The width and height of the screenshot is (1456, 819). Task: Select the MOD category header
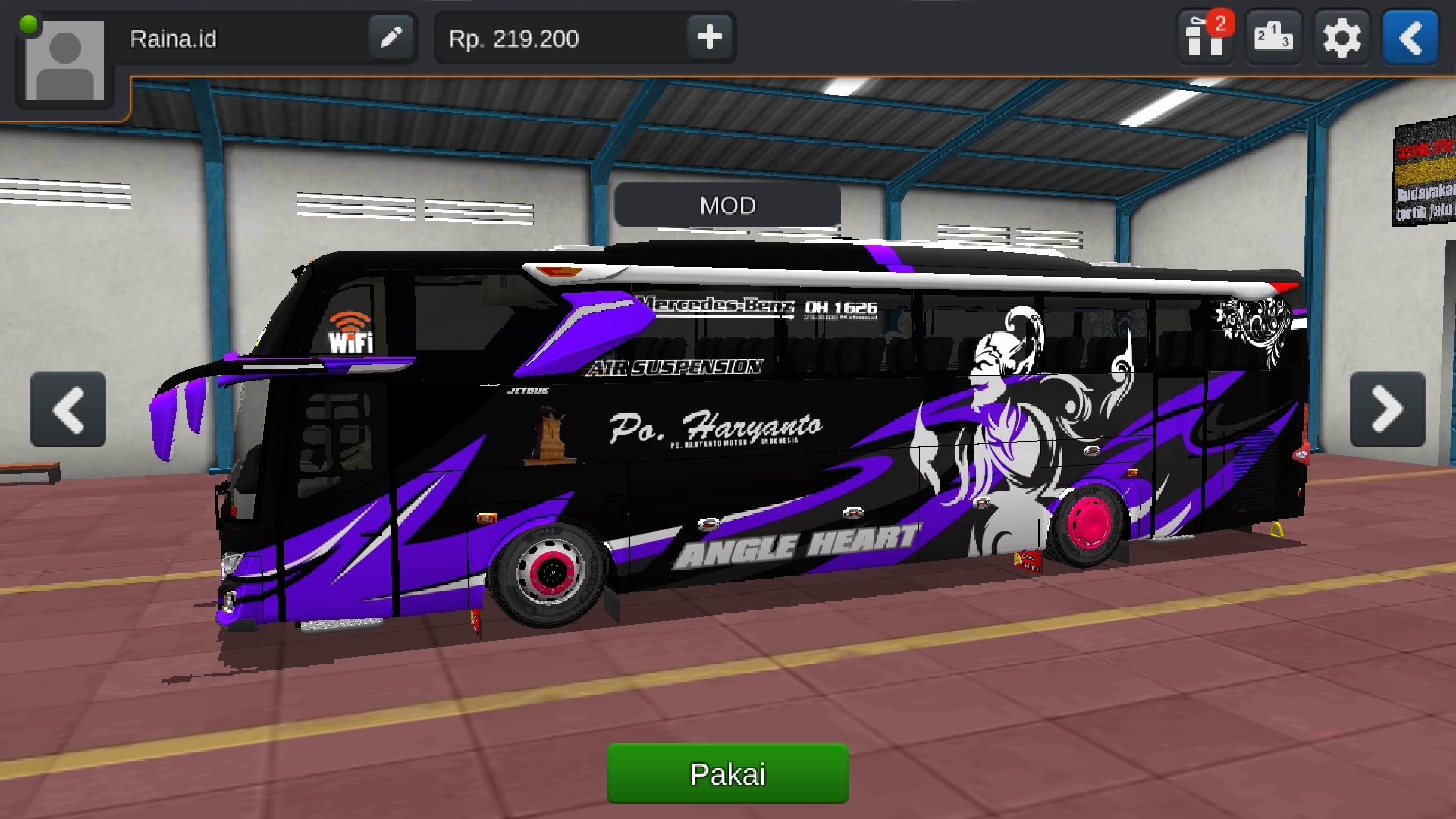pos(726,206)
